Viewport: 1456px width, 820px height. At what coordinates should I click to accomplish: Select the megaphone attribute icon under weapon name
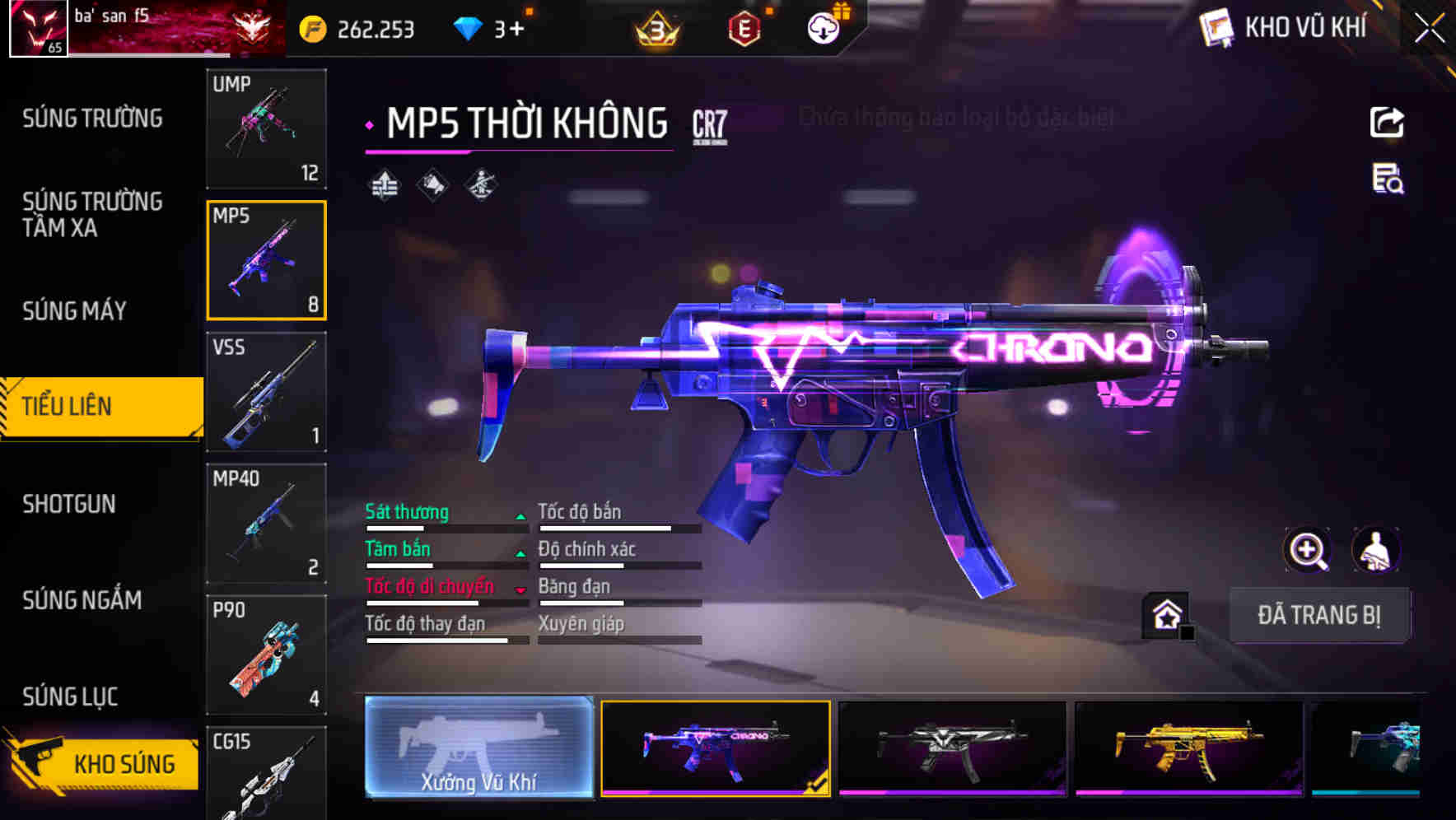tap(432, 184)
